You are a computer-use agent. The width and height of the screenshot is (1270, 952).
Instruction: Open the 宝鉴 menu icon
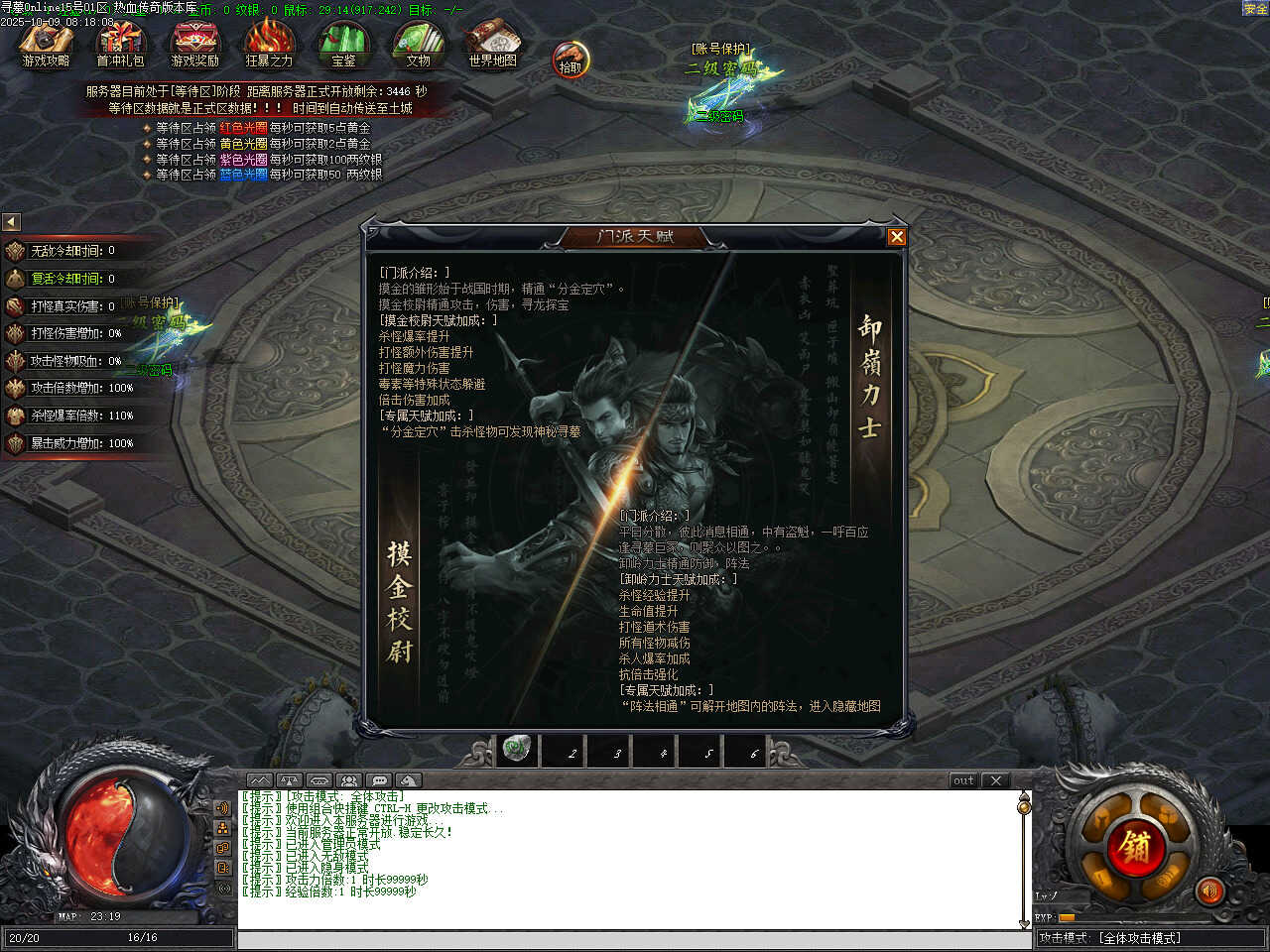(x=343, y=43)
